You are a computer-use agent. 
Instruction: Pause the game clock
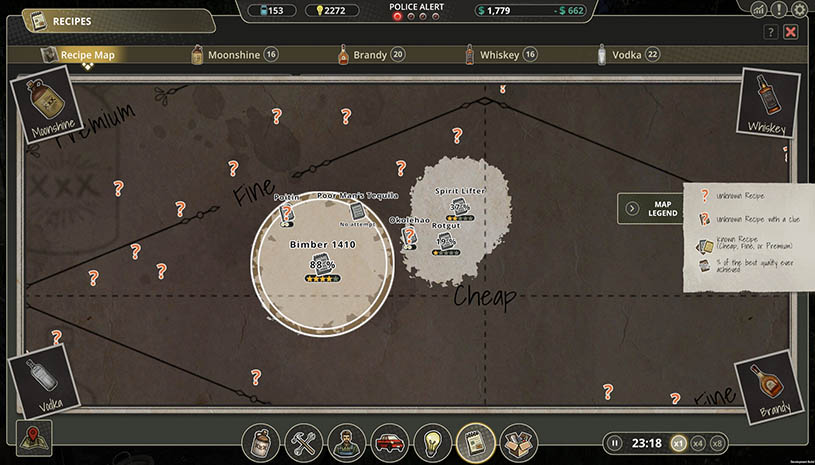(x=615, y=443)
